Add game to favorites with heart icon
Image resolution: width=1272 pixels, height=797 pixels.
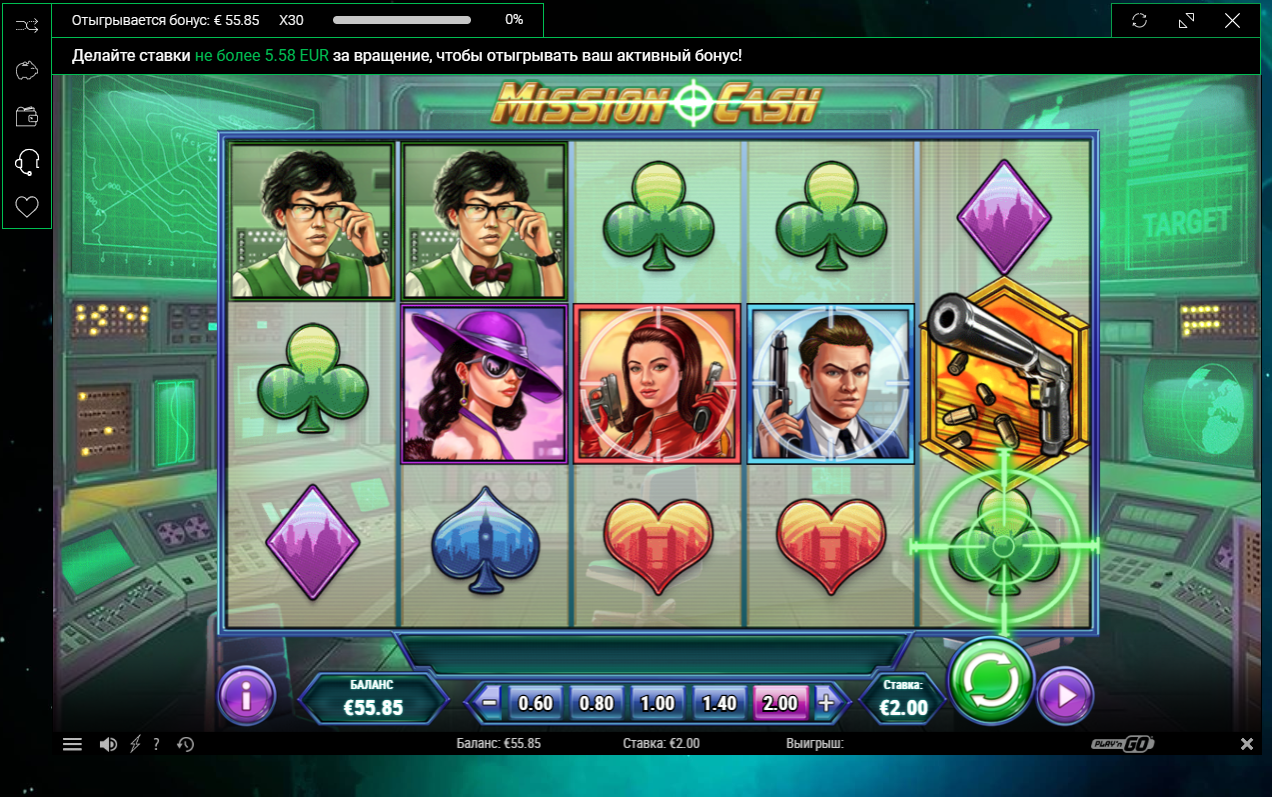point(27,207)
